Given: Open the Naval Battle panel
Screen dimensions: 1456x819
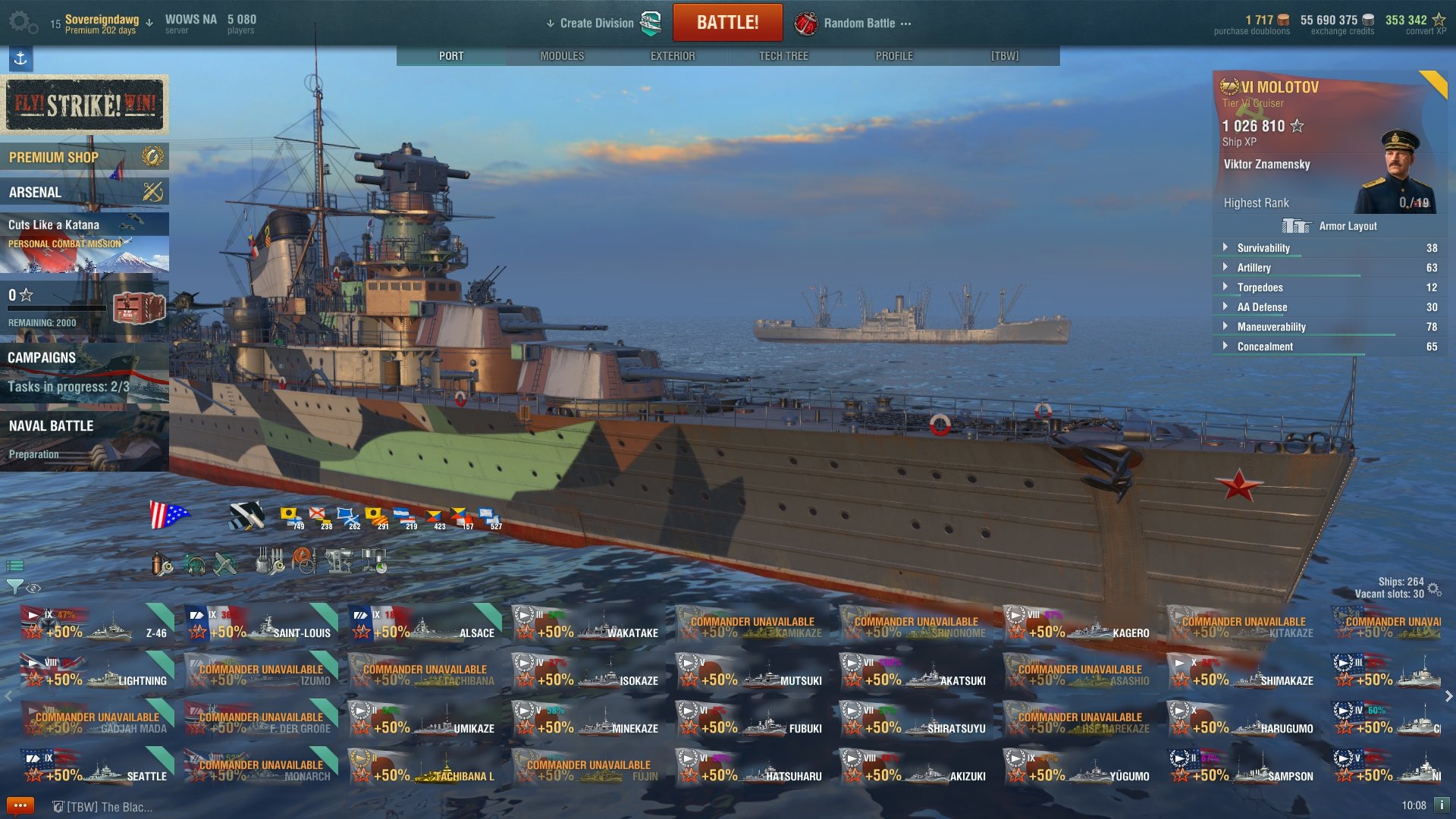Looking at the screenshot, I should coord(84,440).
